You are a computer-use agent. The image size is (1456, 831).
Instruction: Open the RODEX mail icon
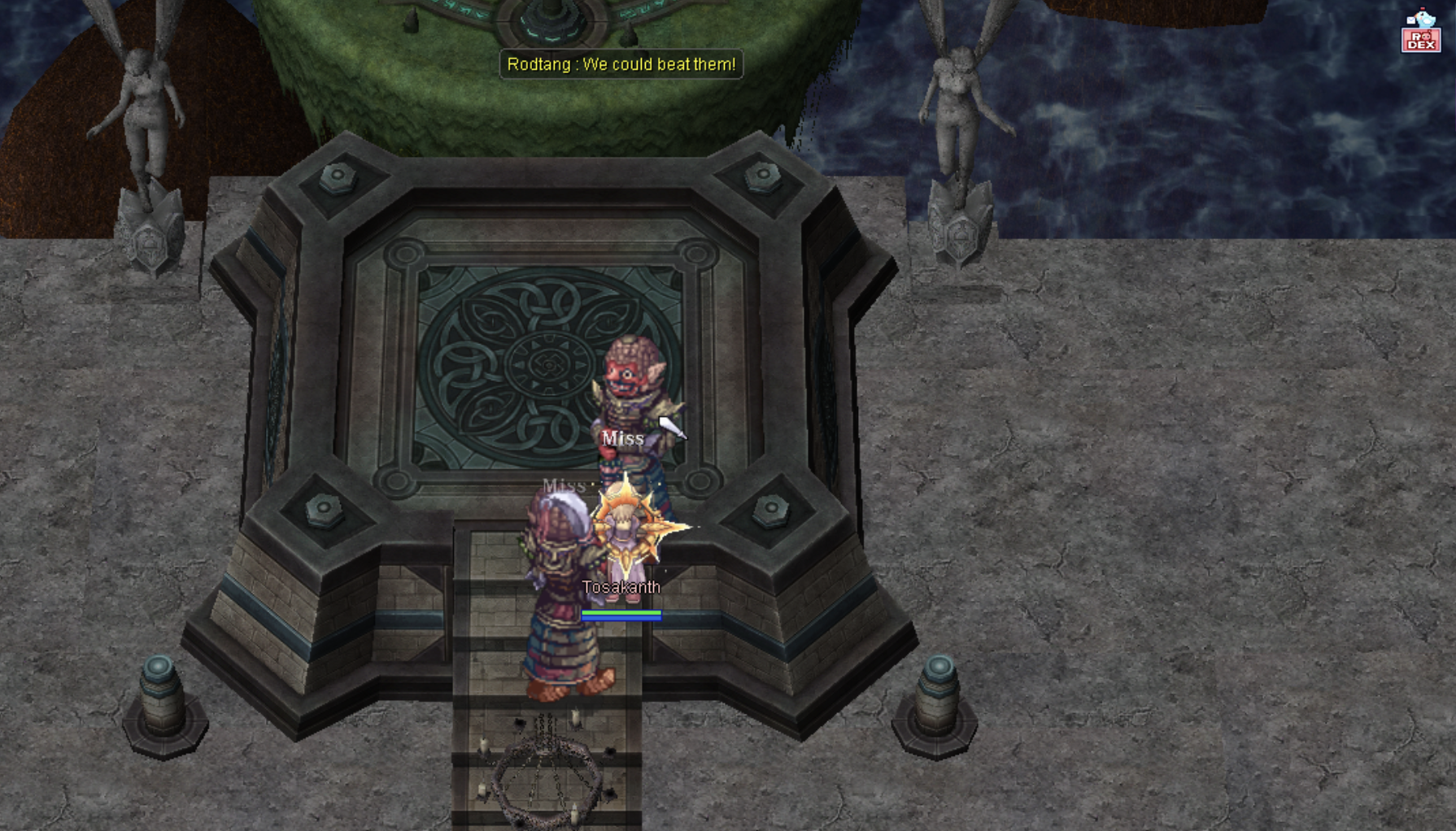(1420, 33)
